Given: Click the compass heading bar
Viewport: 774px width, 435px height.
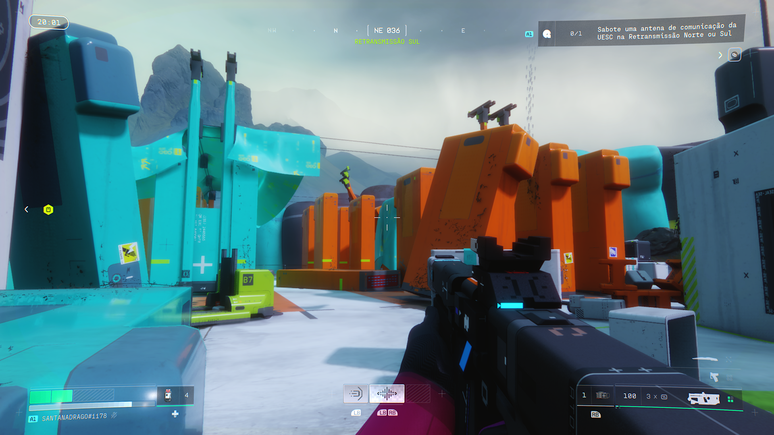Looking at the screenshot, I should (384, 30).
